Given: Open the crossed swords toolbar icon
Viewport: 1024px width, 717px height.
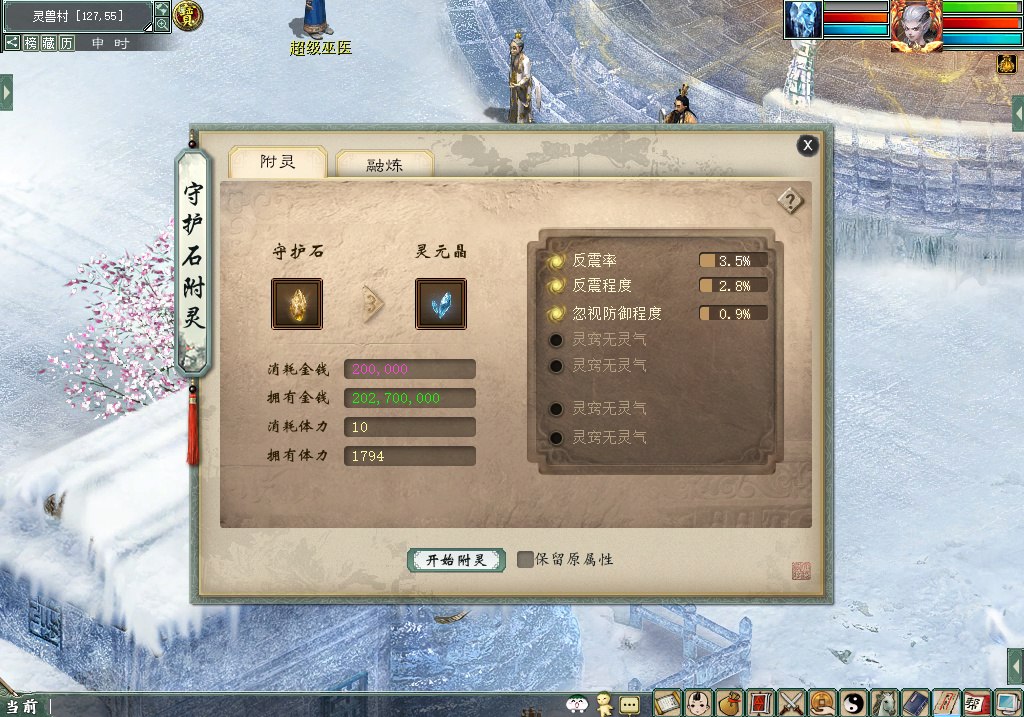Looking at the screenshot, I should [x=791, y=703].
